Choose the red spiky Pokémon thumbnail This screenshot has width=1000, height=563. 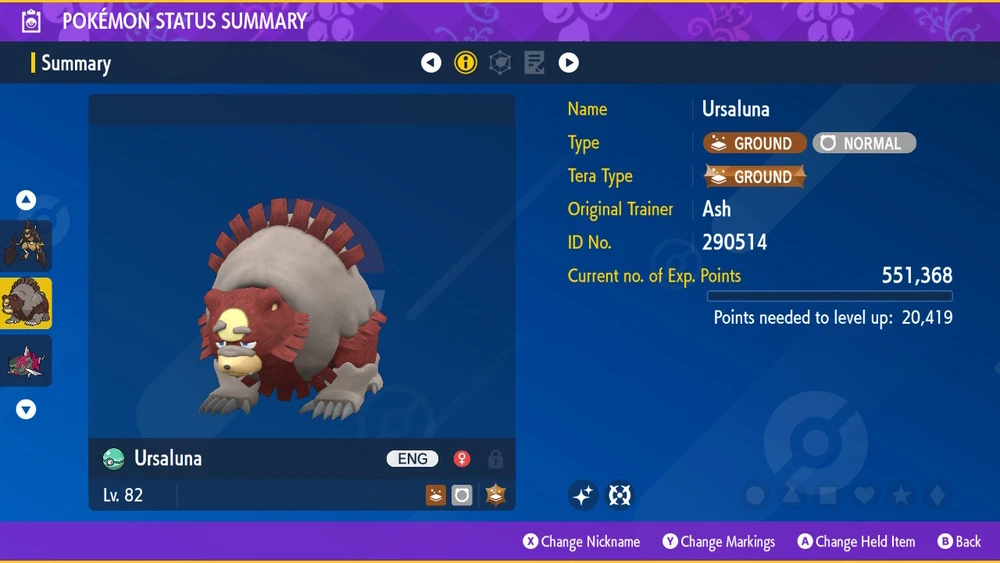(26, 360)
